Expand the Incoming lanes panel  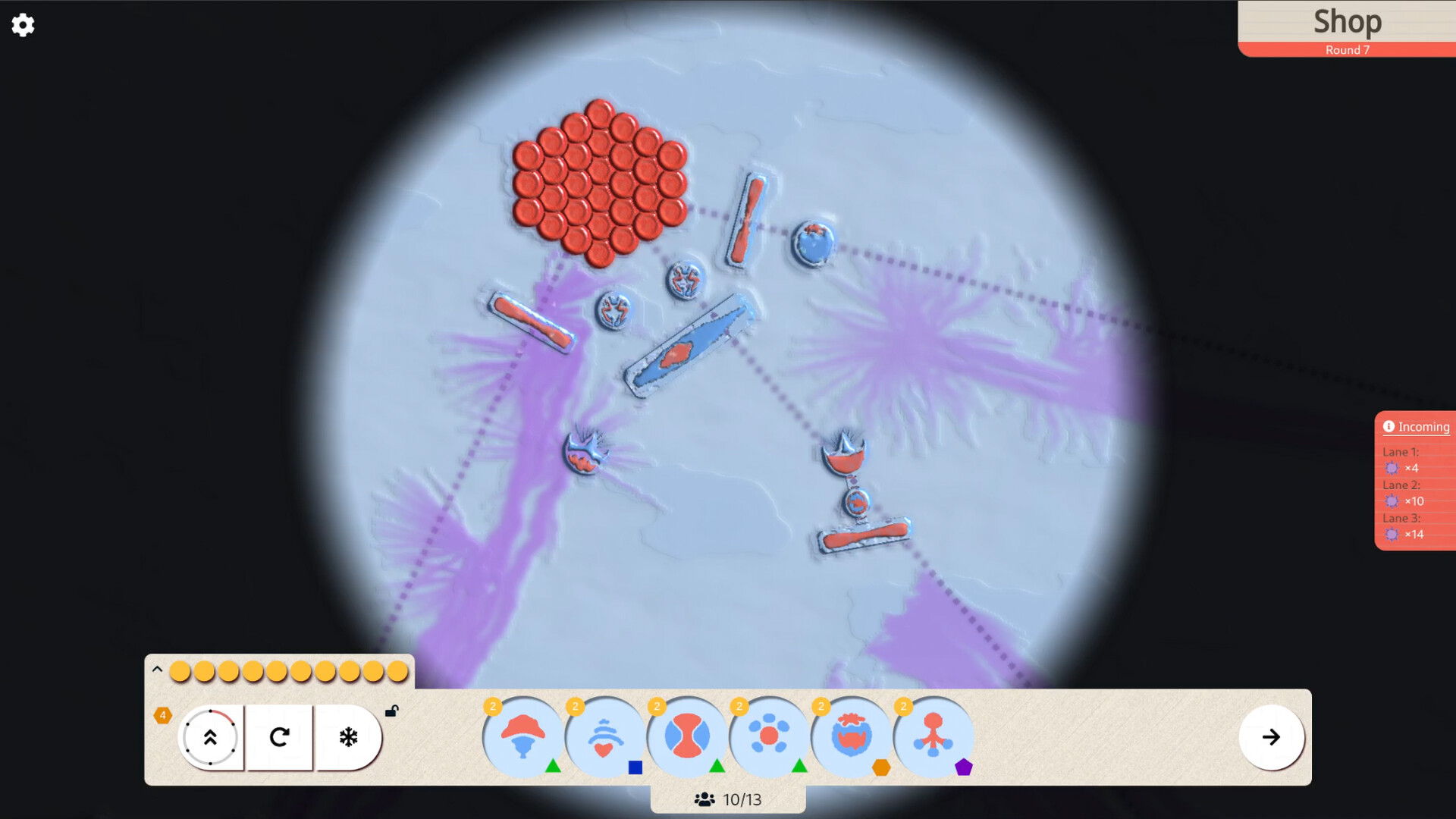click(1424, 426)
